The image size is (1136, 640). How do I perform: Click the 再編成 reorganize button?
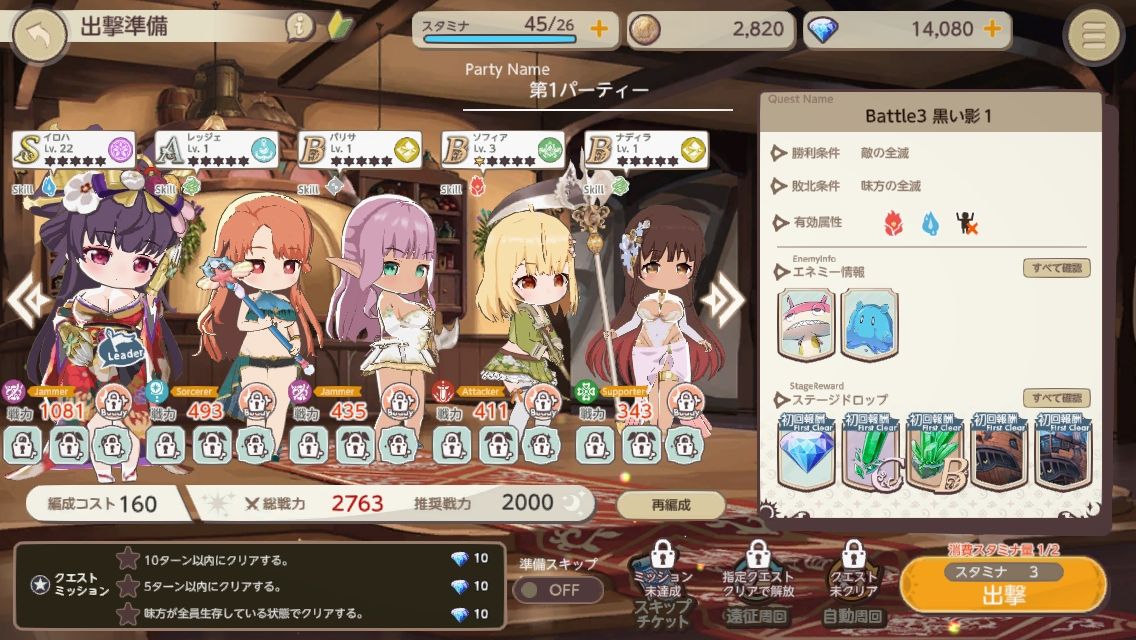670,504
